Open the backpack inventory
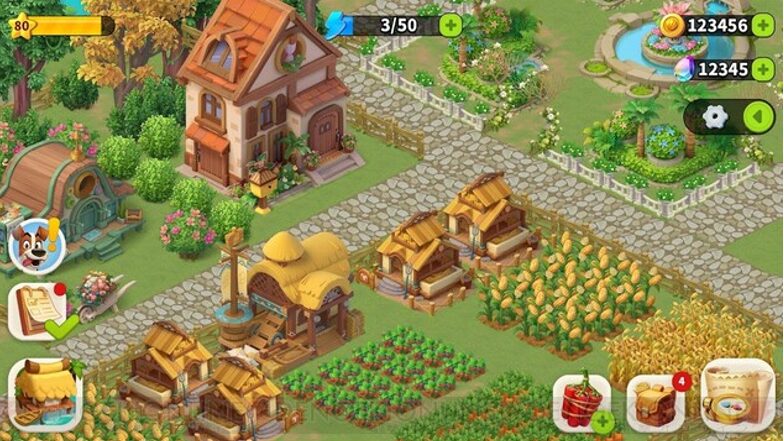Image resolution: width=784 pixels, height=441 pixels. [x=655, y=402]
